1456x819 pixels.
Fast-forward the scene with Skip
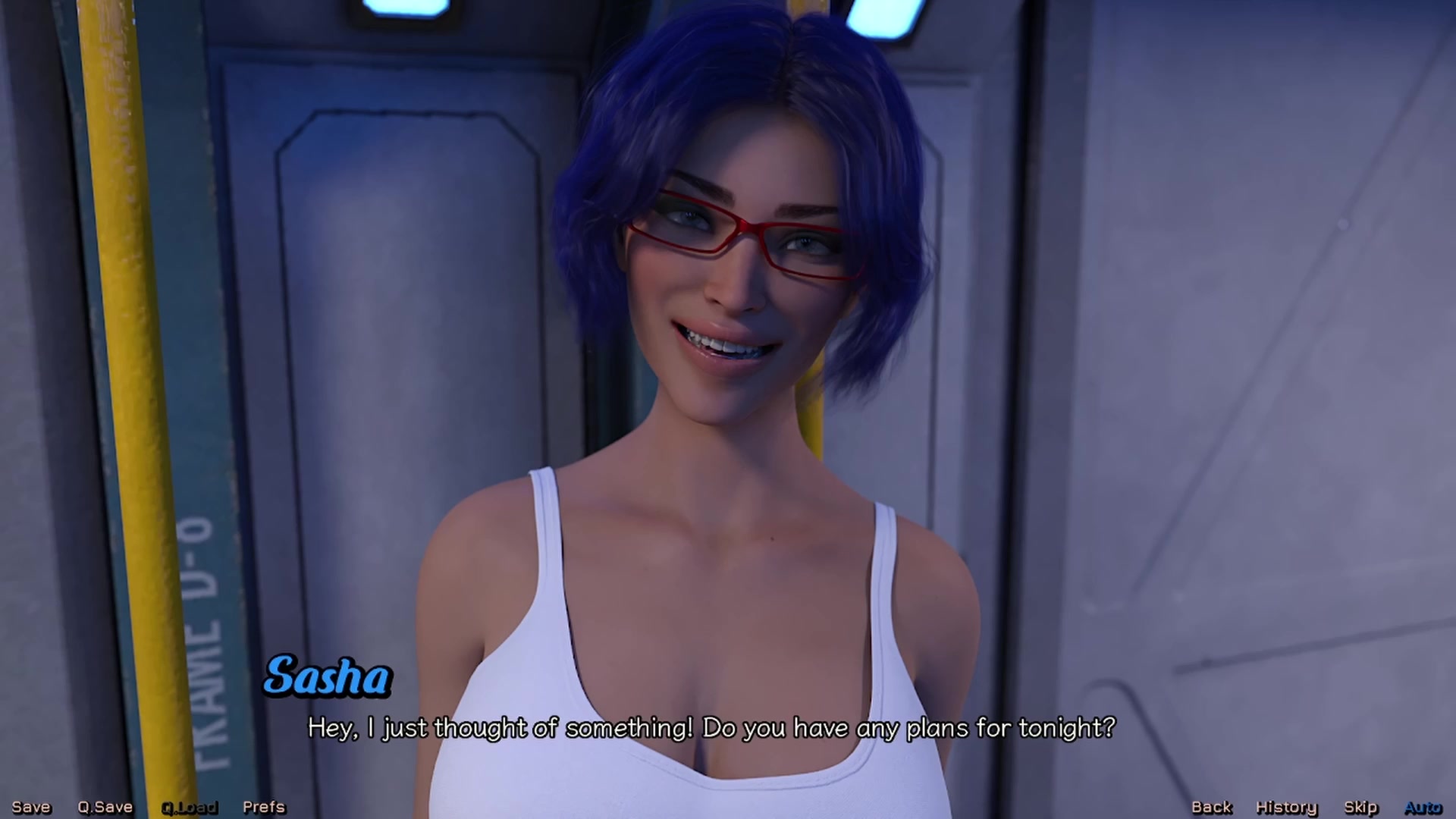click(x=1359, y=806)
